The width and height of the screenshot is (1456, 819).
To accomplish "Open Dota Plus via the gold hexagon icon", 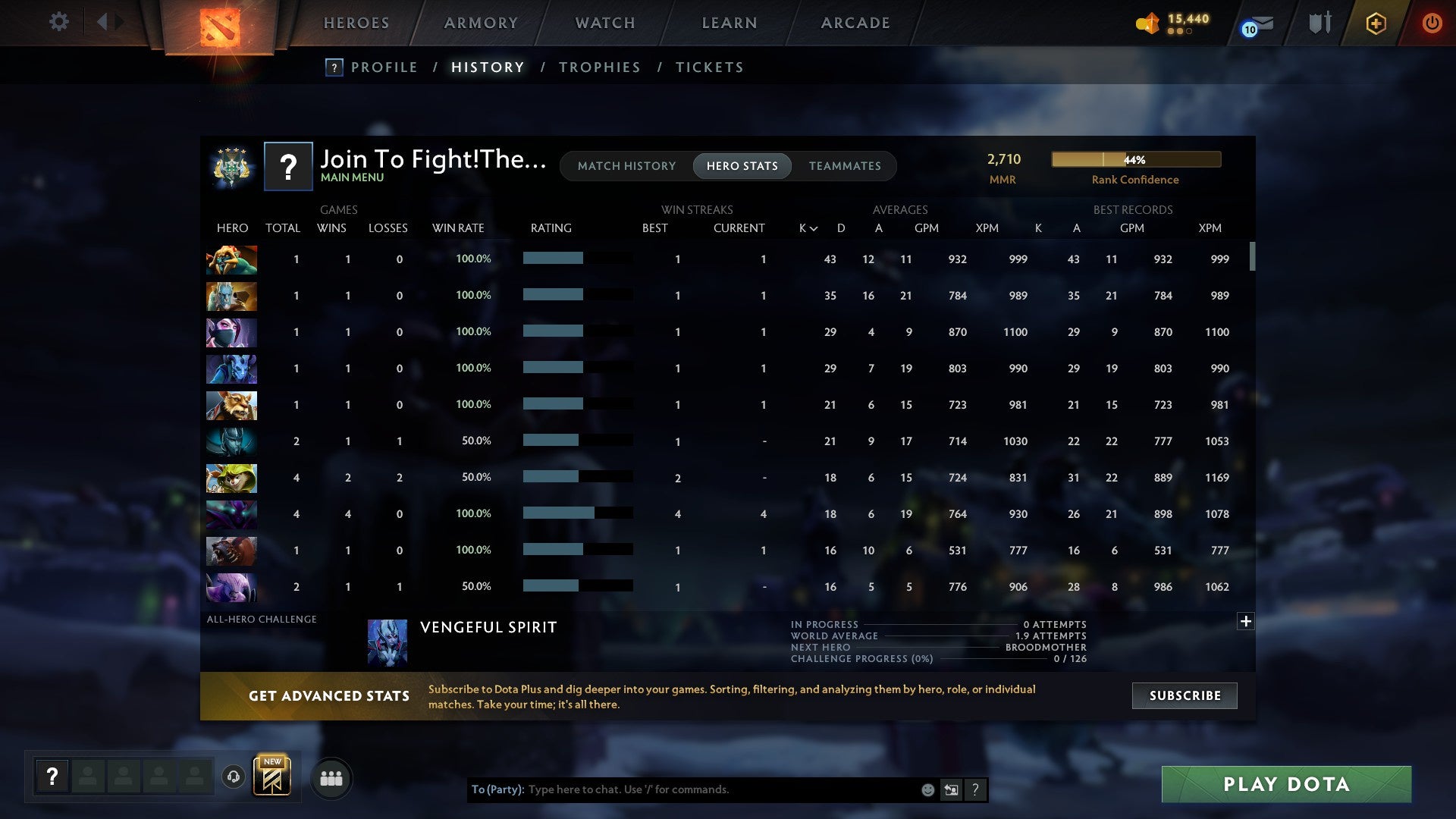I will click(x=1375, y=23).
